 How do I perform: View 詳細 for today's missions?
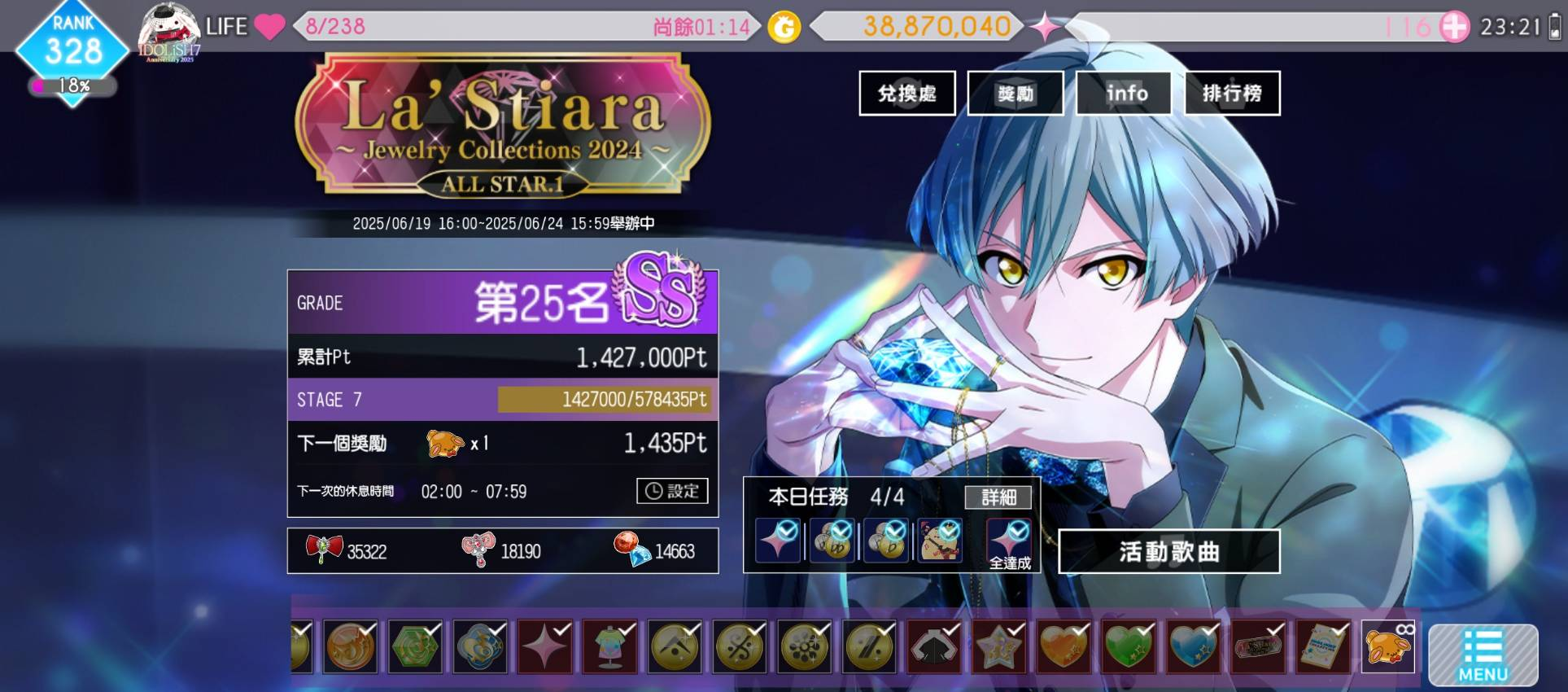(x=998, y=497)
